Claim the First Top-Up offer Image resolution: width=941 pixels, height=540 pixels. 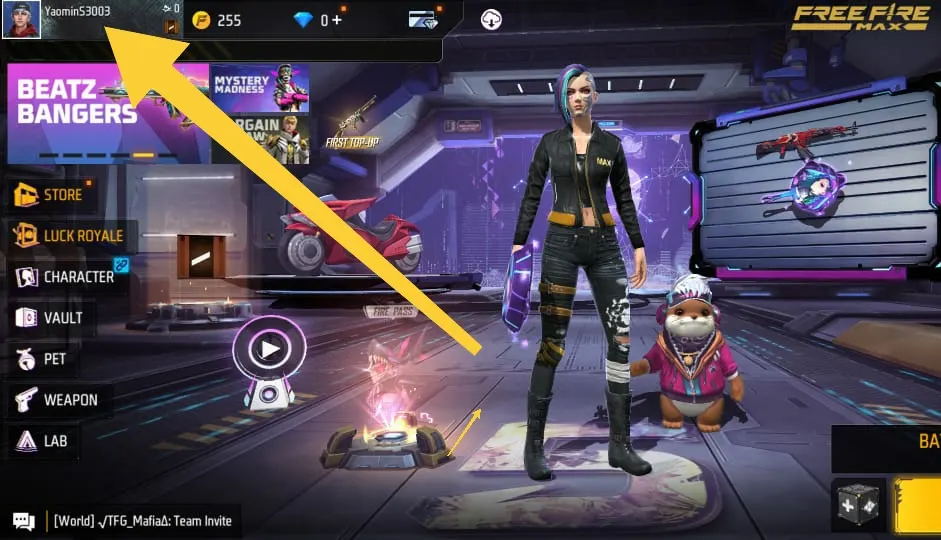tap(352, 126)
